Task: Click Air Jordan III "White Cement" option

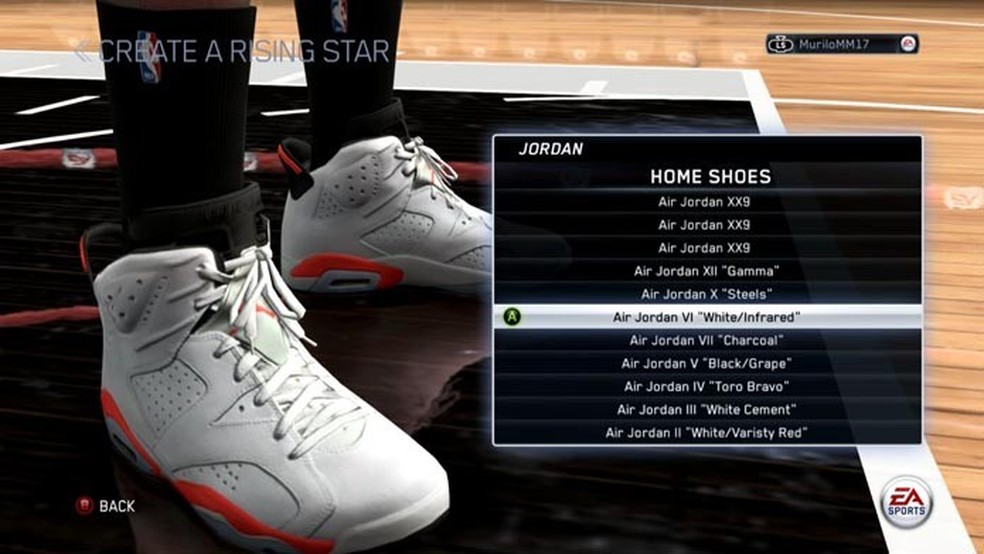Action: (707, 409)
